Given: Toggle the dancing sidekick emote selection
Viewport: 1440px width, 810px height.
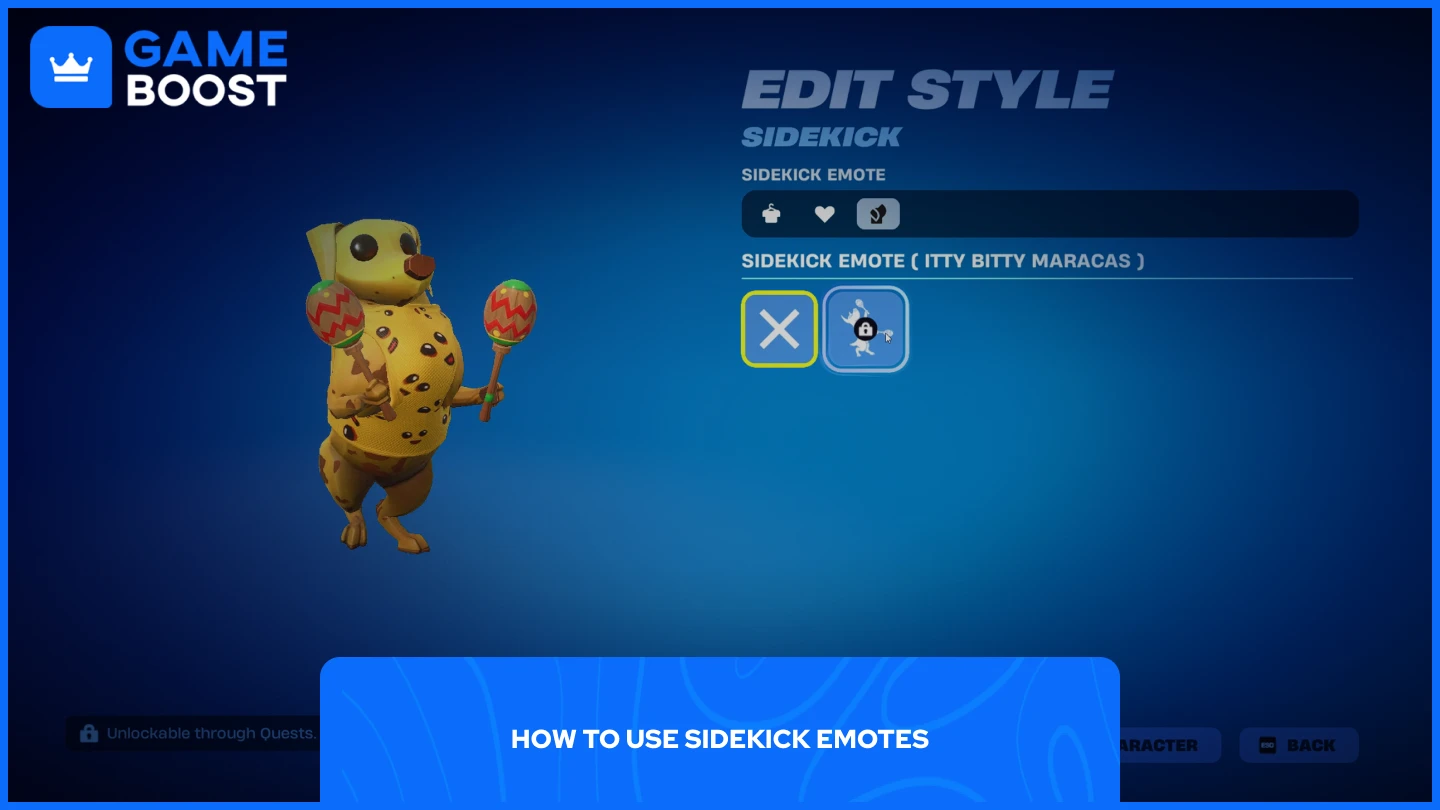Looking at the screenshot, I should tap(864, 329).
